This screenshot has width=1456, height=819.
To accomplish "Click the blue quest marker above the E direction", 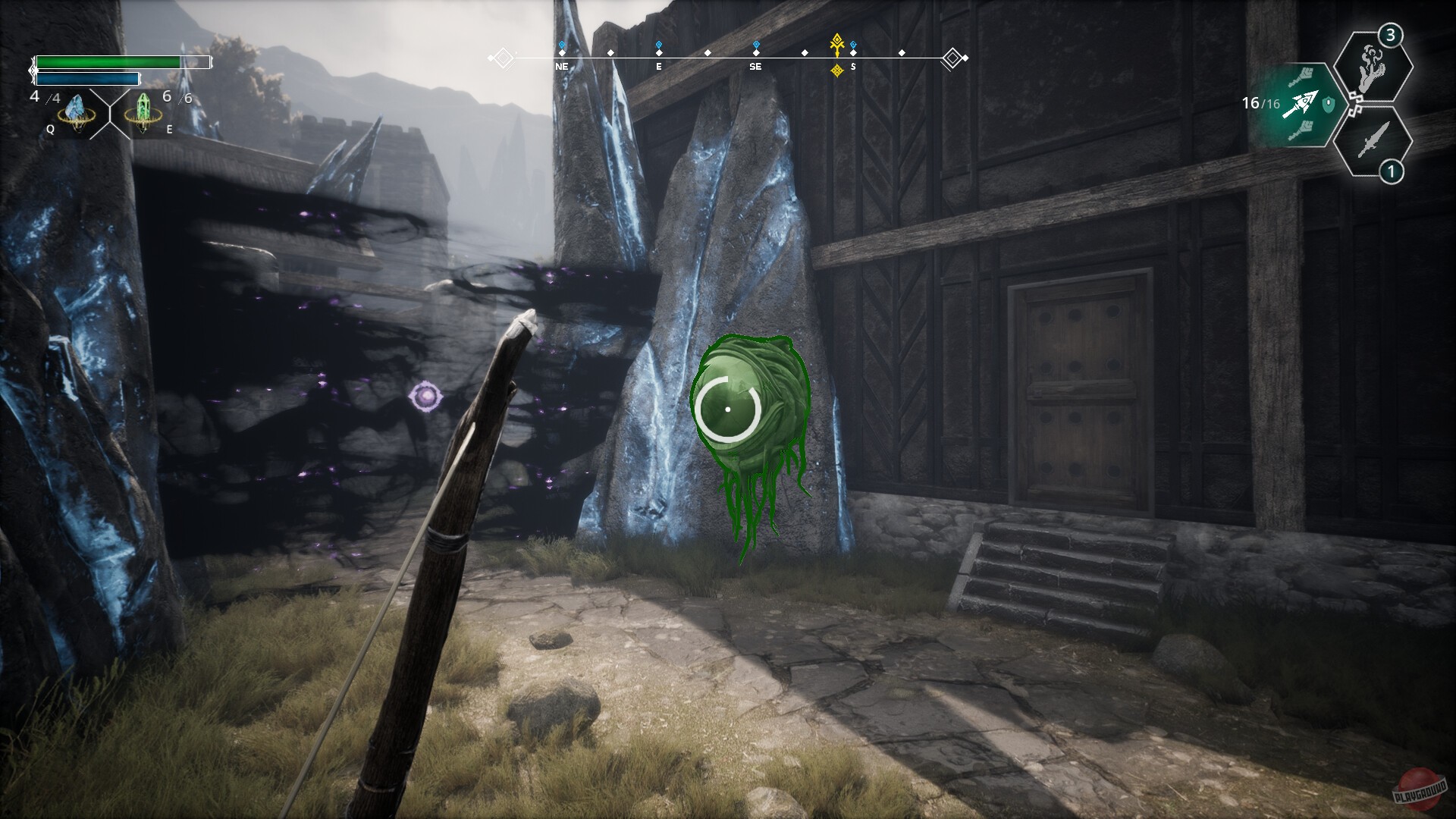I will coord(658,42).
